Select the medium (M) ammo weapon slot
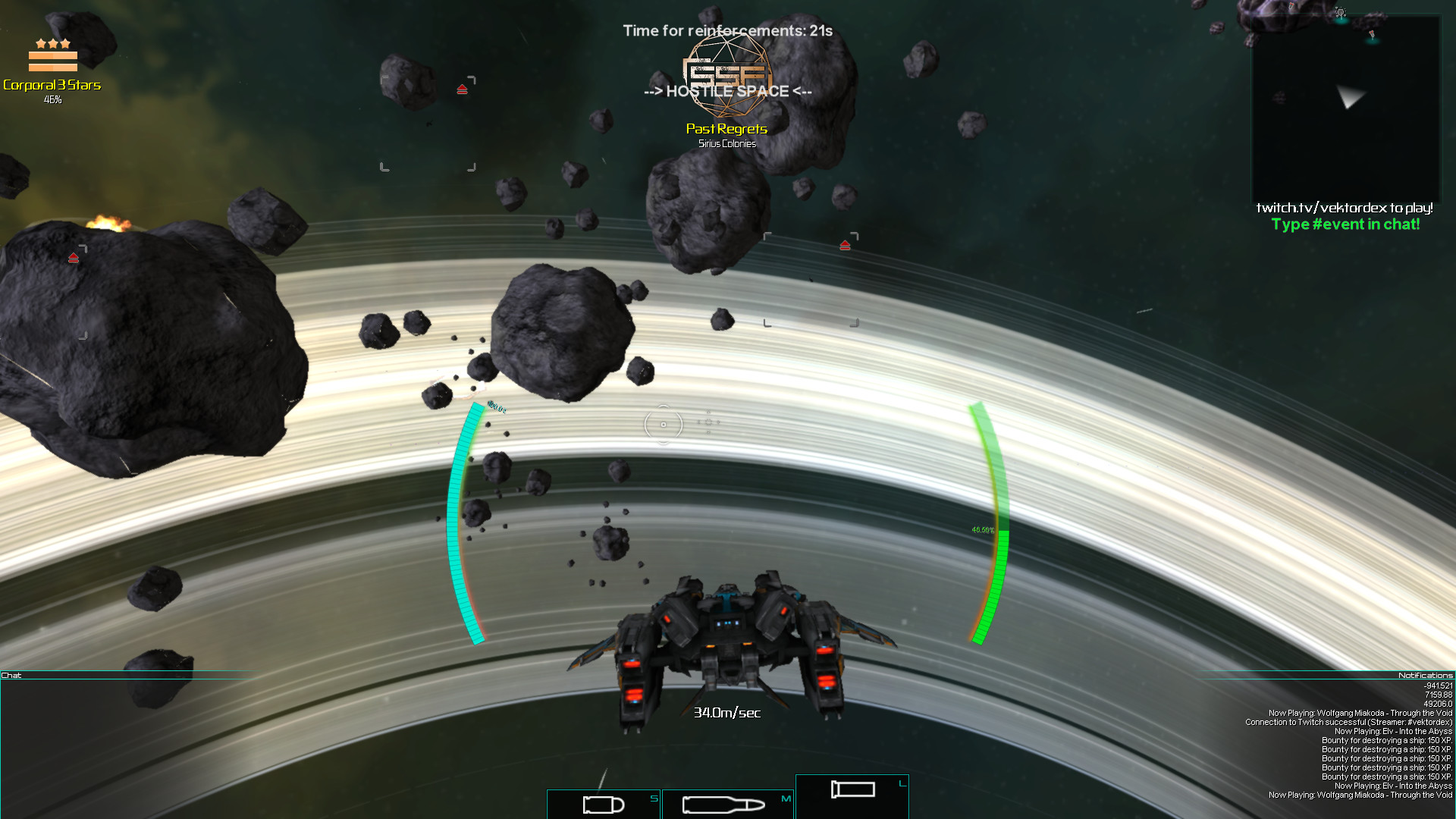 [726, 804]
